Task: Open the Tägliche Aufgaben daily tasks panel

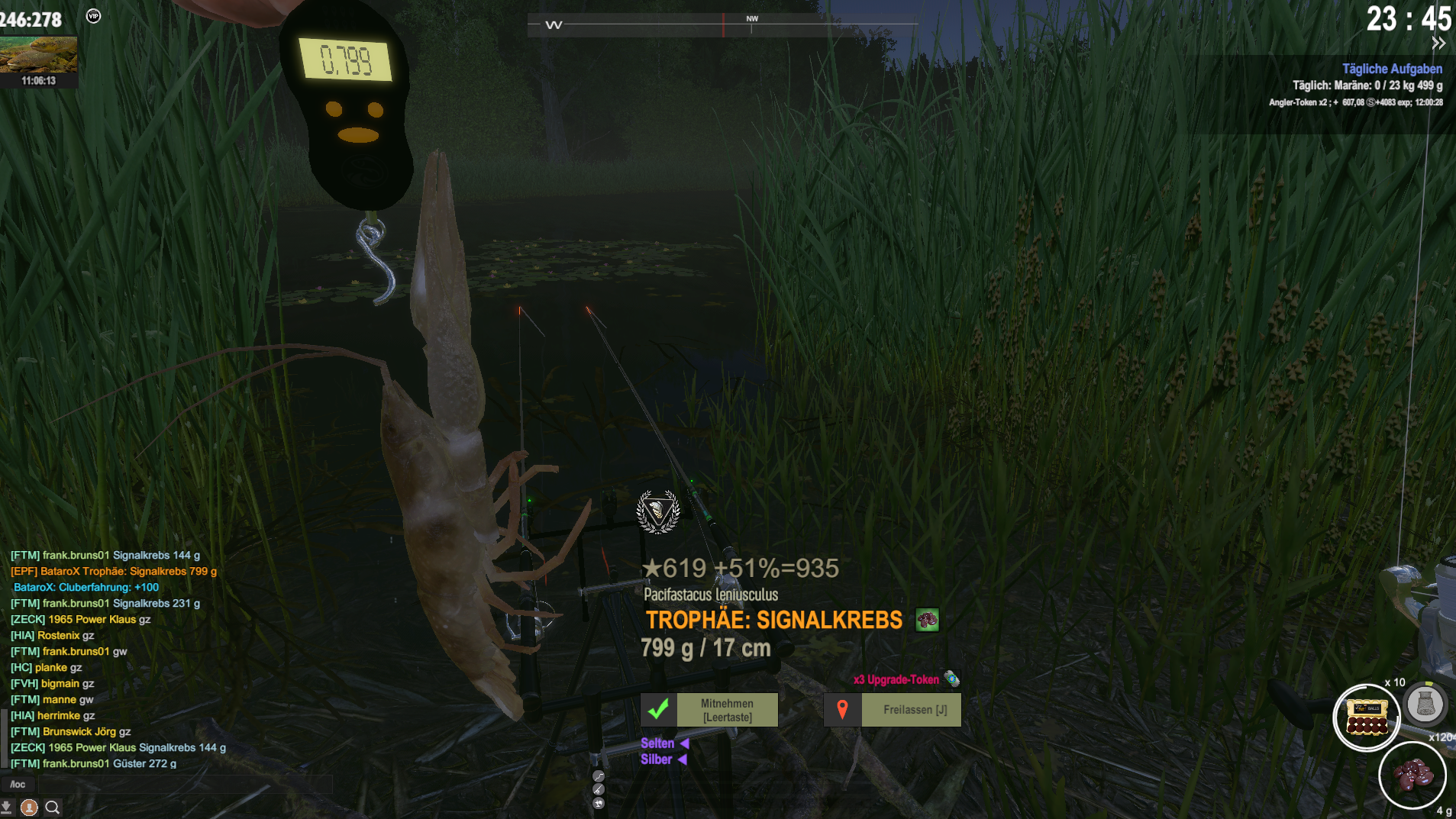Action: (1392, 69)
